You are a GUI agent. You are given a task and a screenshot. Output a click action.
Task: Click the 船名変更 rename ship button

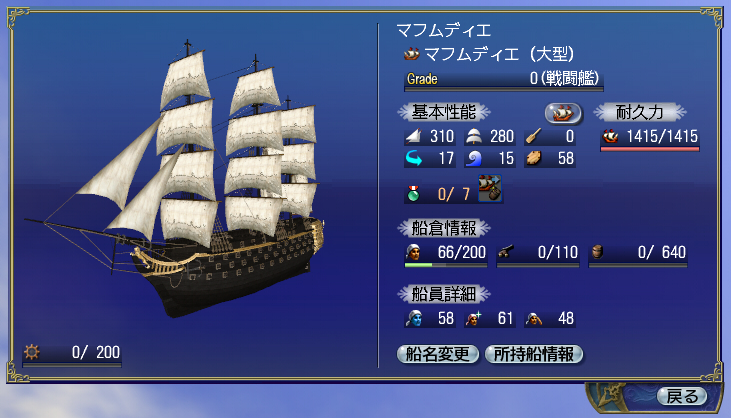439,354
